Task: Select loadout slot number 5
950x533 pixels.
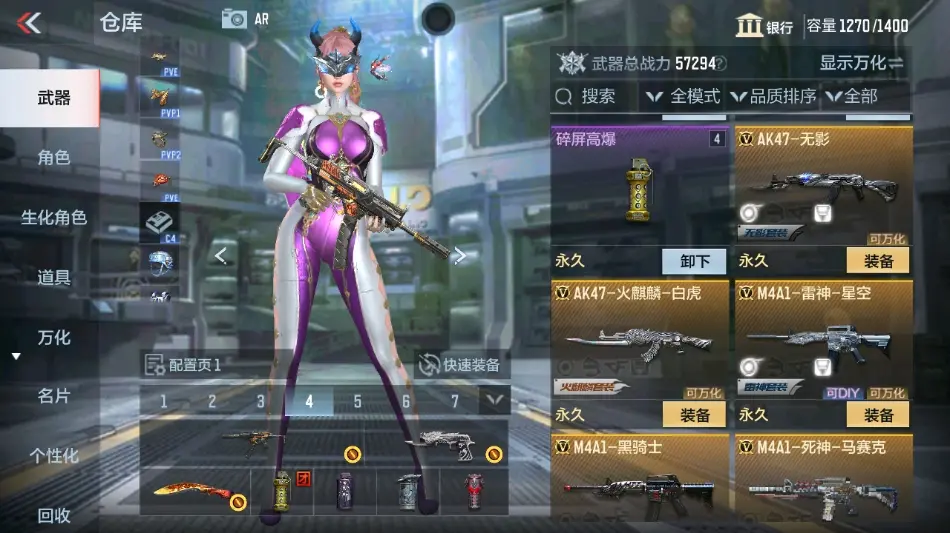Action: [357, 402]
